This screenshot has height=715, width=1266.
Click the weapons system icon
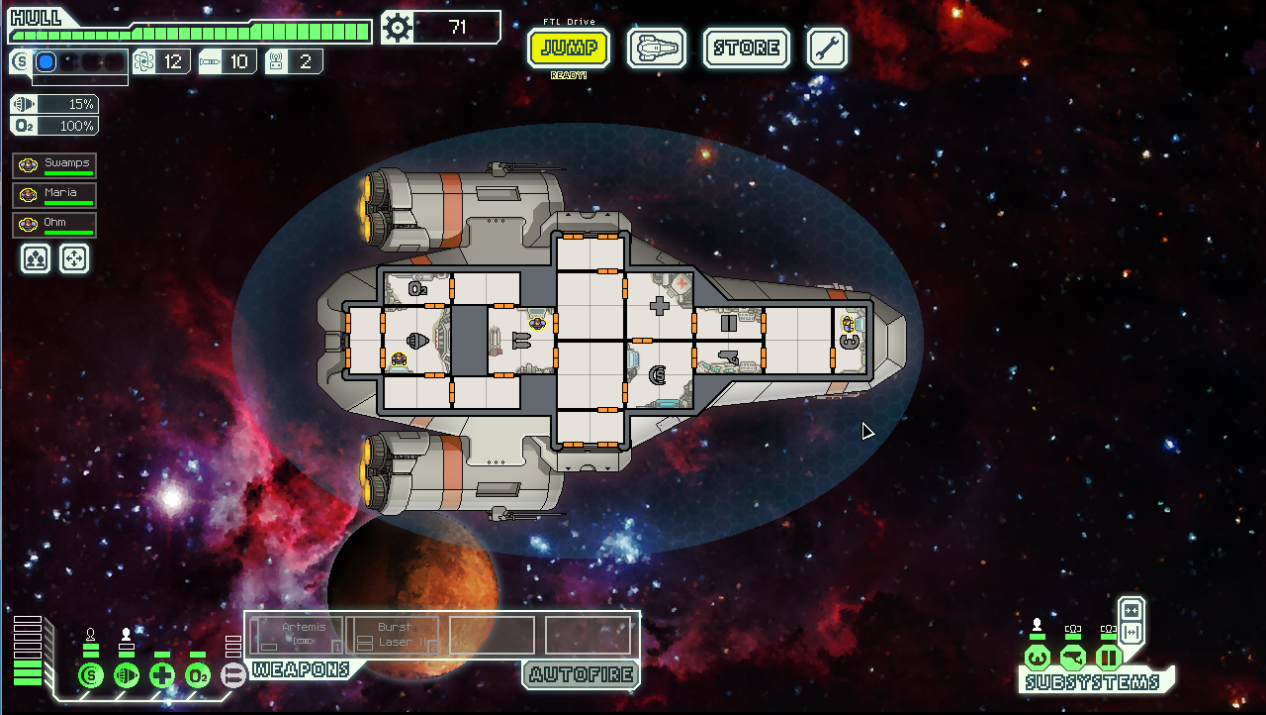coord(232,675)
